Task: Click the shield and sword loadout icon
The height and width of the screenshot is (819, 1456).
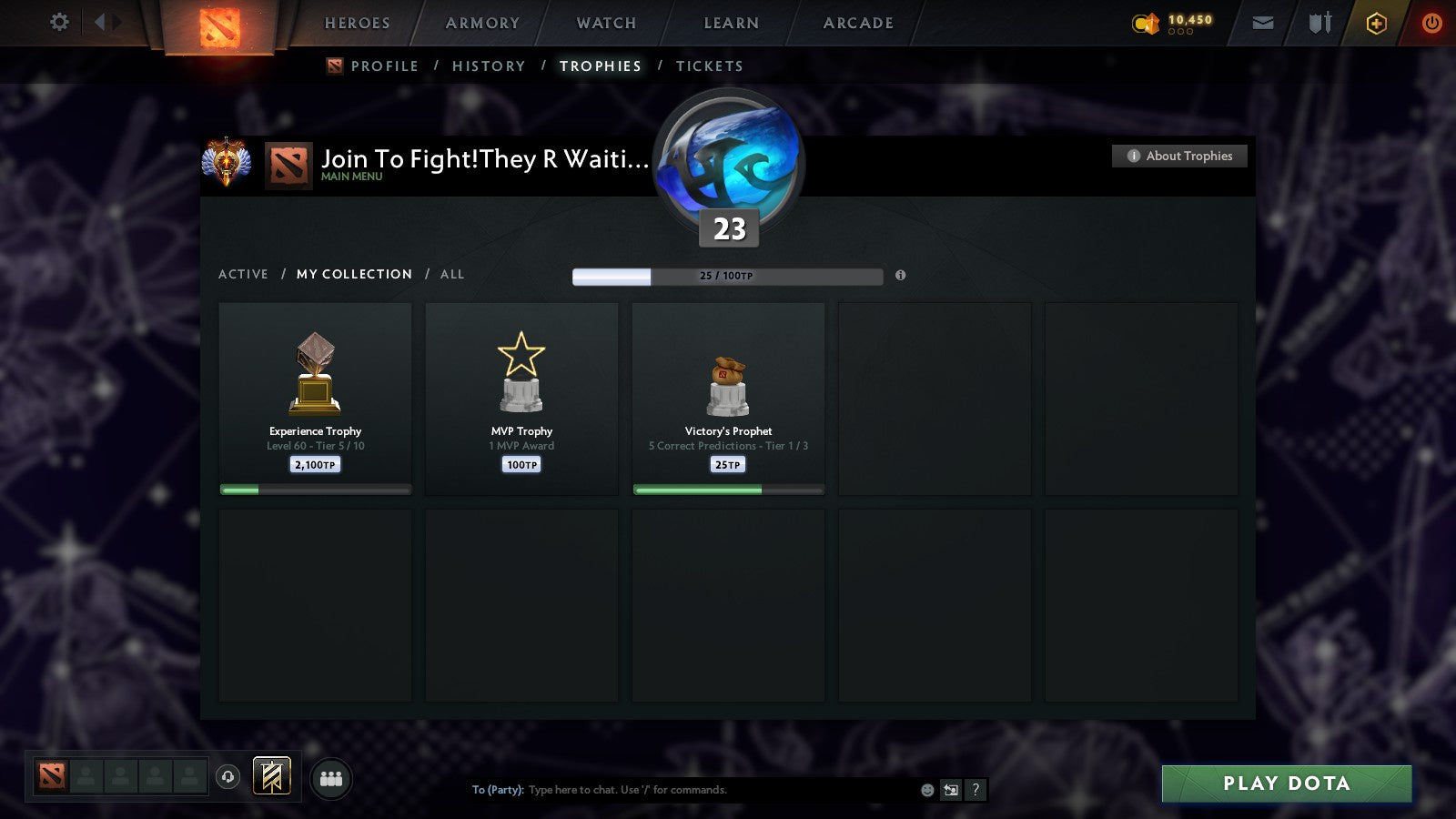Action: click(x=1318, y=23)
